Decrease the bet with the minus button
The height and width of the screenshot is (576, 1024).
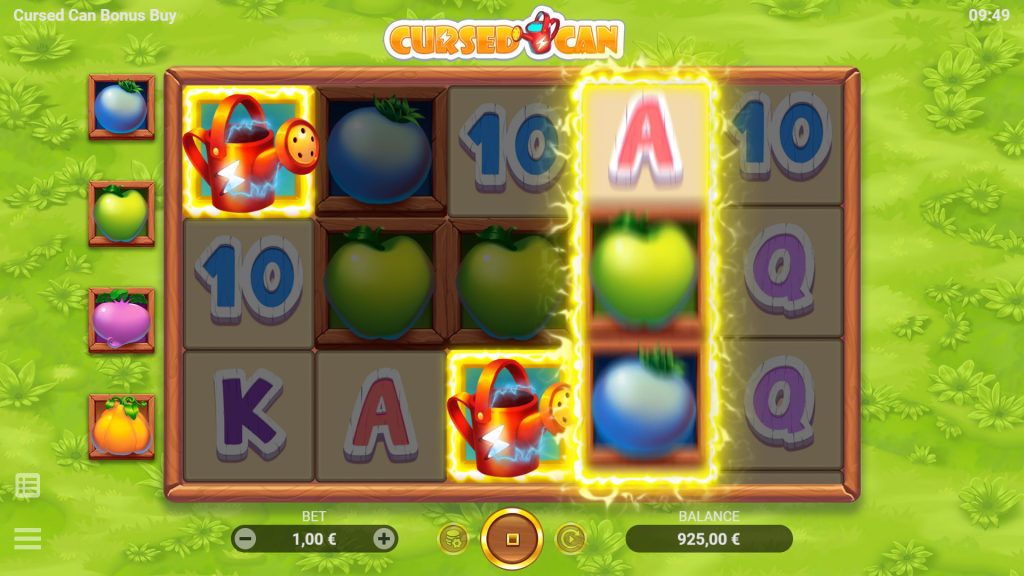click(x=245, y=539)
